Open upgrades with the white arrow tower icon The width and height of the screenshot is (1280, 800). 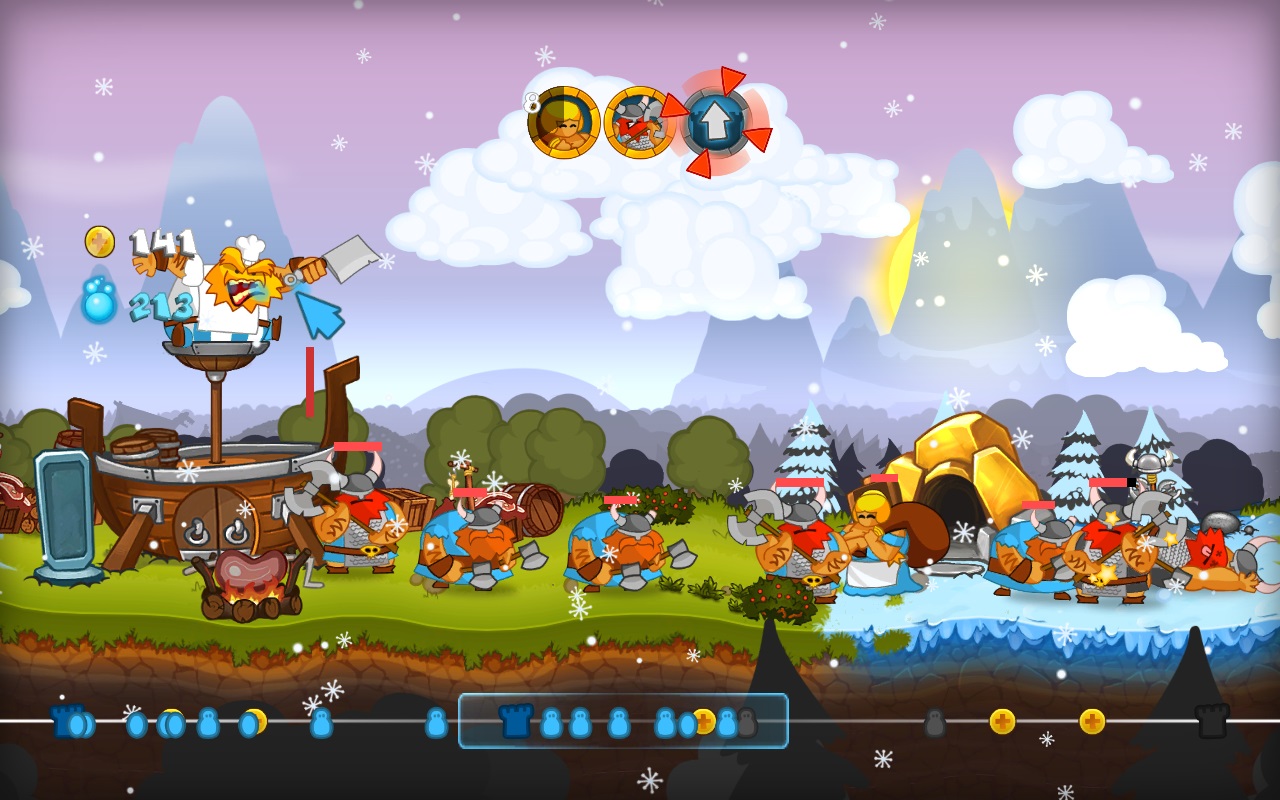(x=716, y=122)
